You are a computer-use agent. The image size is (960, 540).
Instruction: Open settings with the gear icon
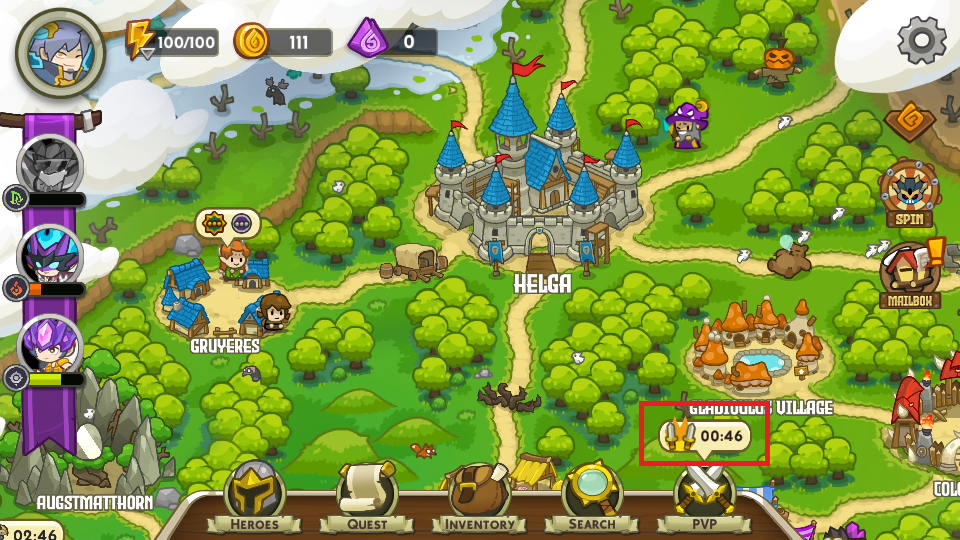(x=921, y=41)
